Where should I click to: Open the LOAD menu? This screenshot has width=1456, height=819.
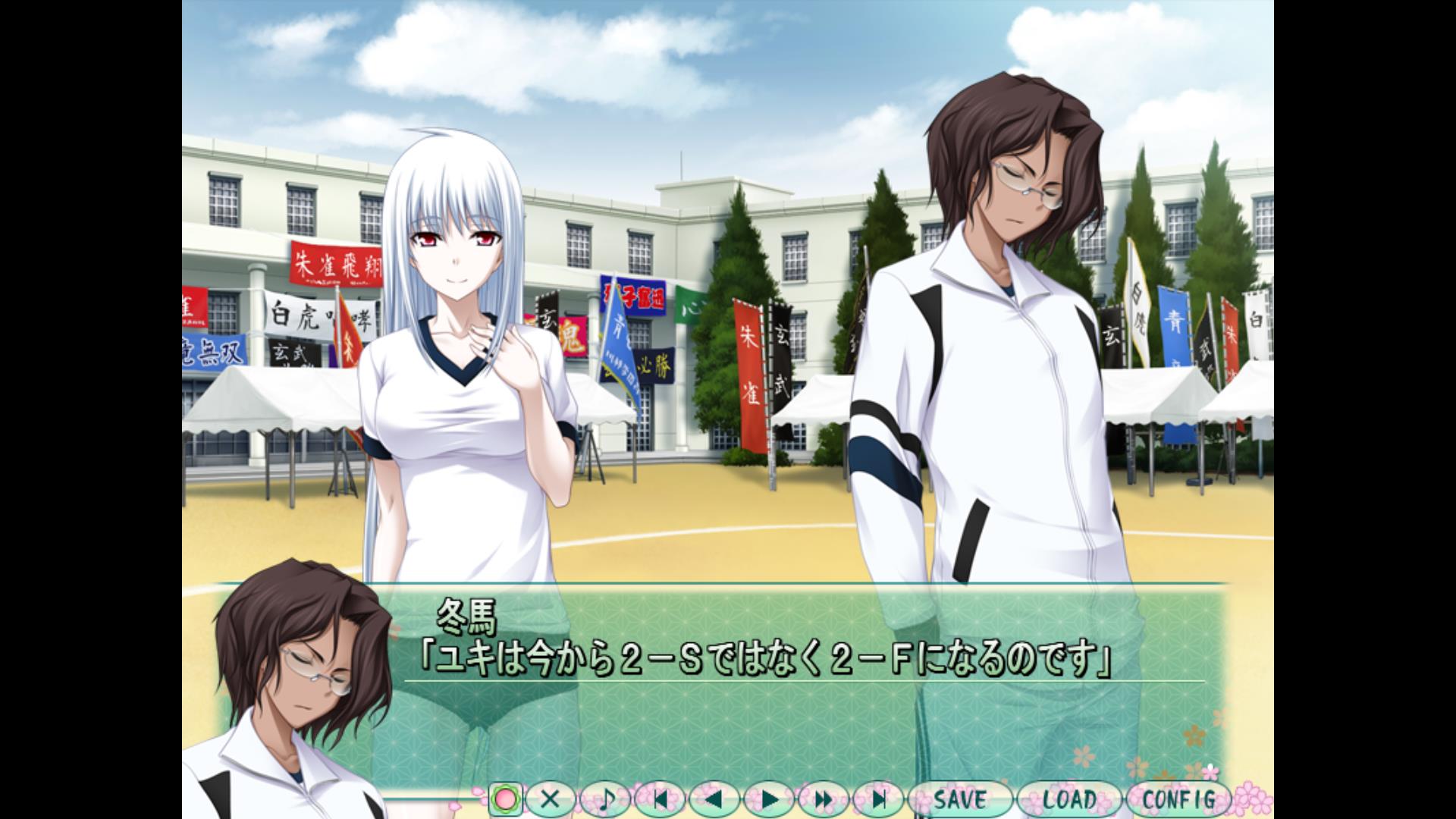(x=1069, y=799)
